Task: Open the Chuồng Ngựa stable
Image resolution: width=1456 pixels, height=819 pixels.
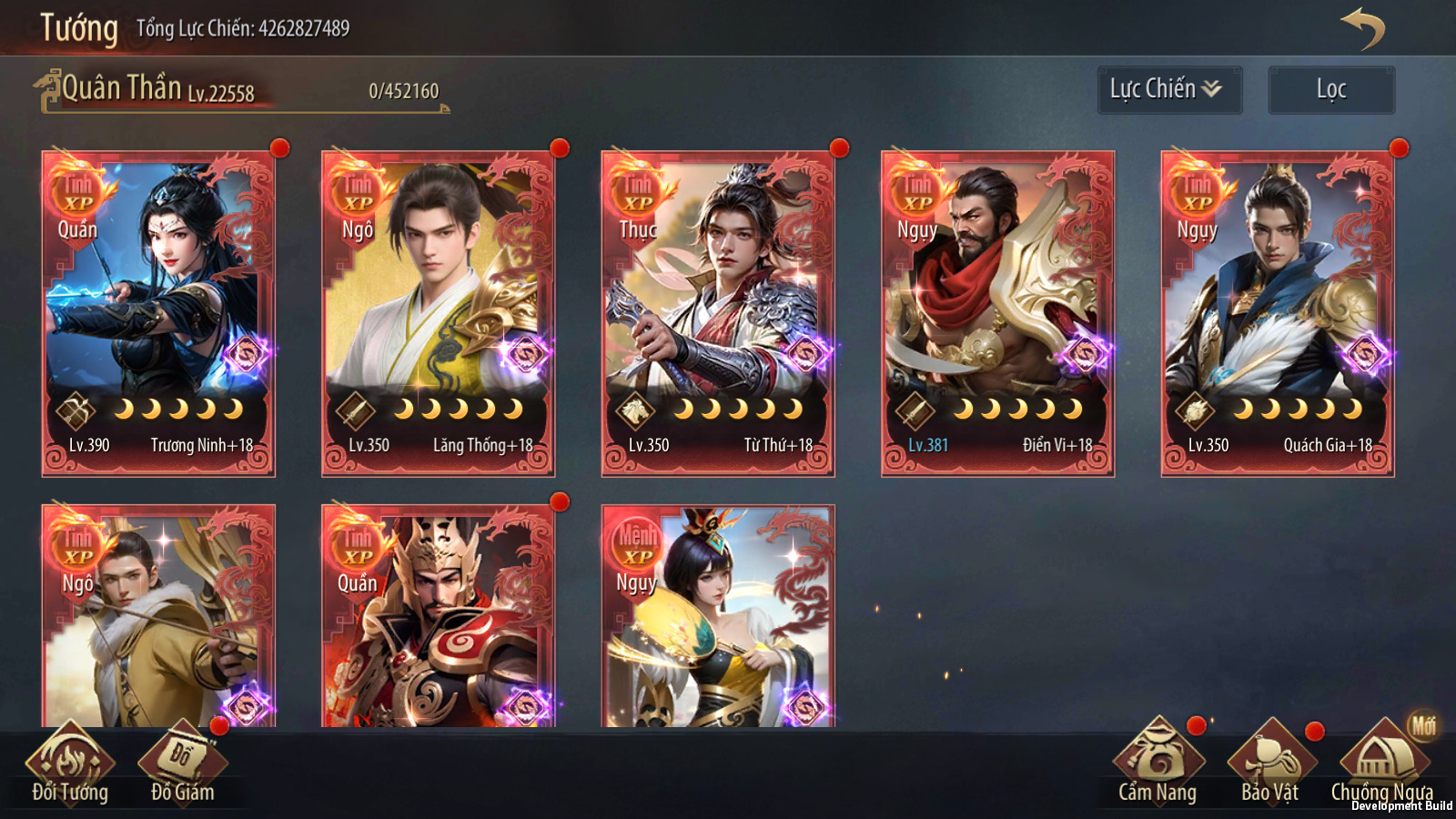Action: point(1381,766)
